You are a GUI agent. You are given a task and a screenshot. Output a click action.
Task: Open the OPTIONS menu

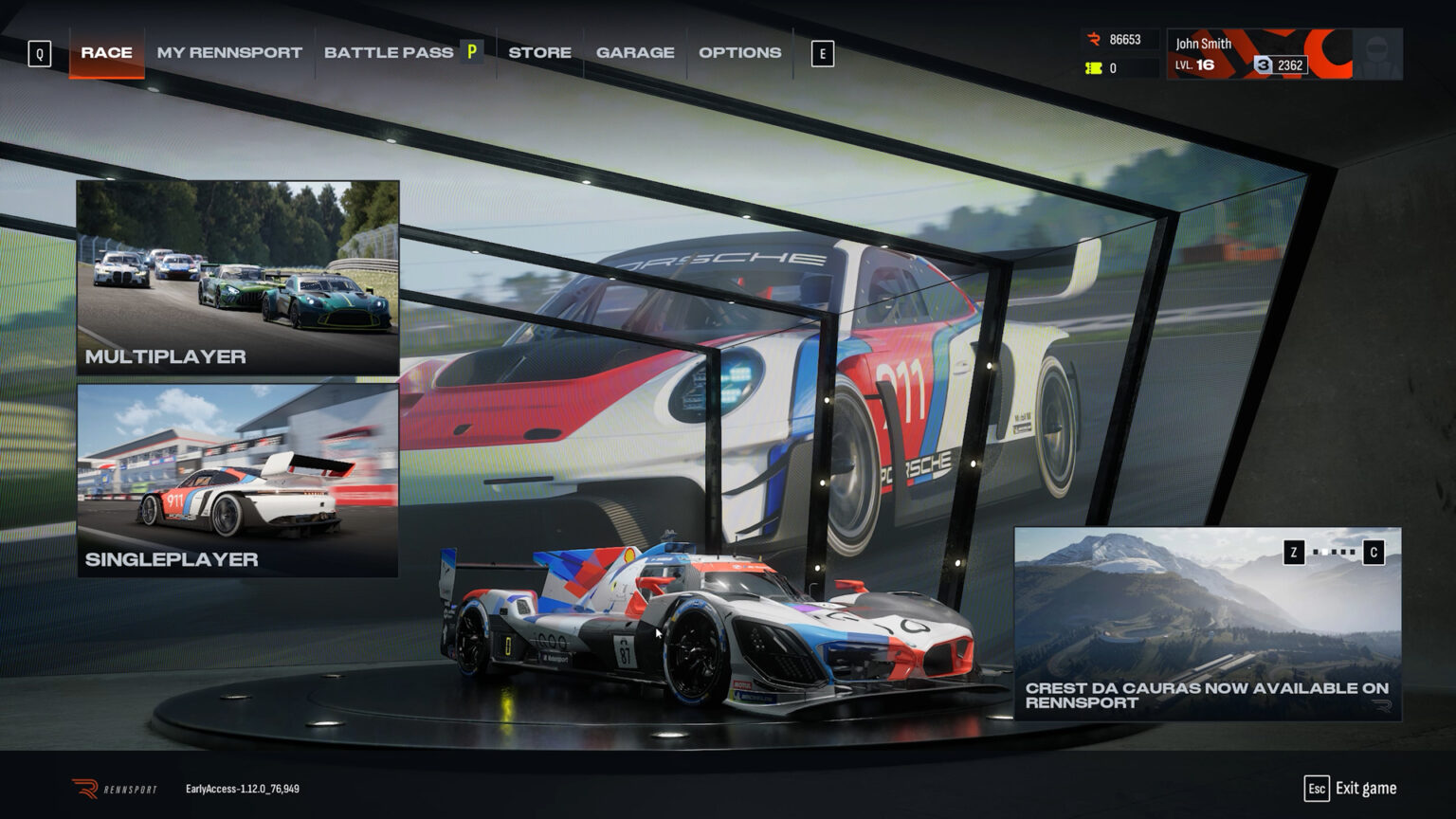(739, 52)
